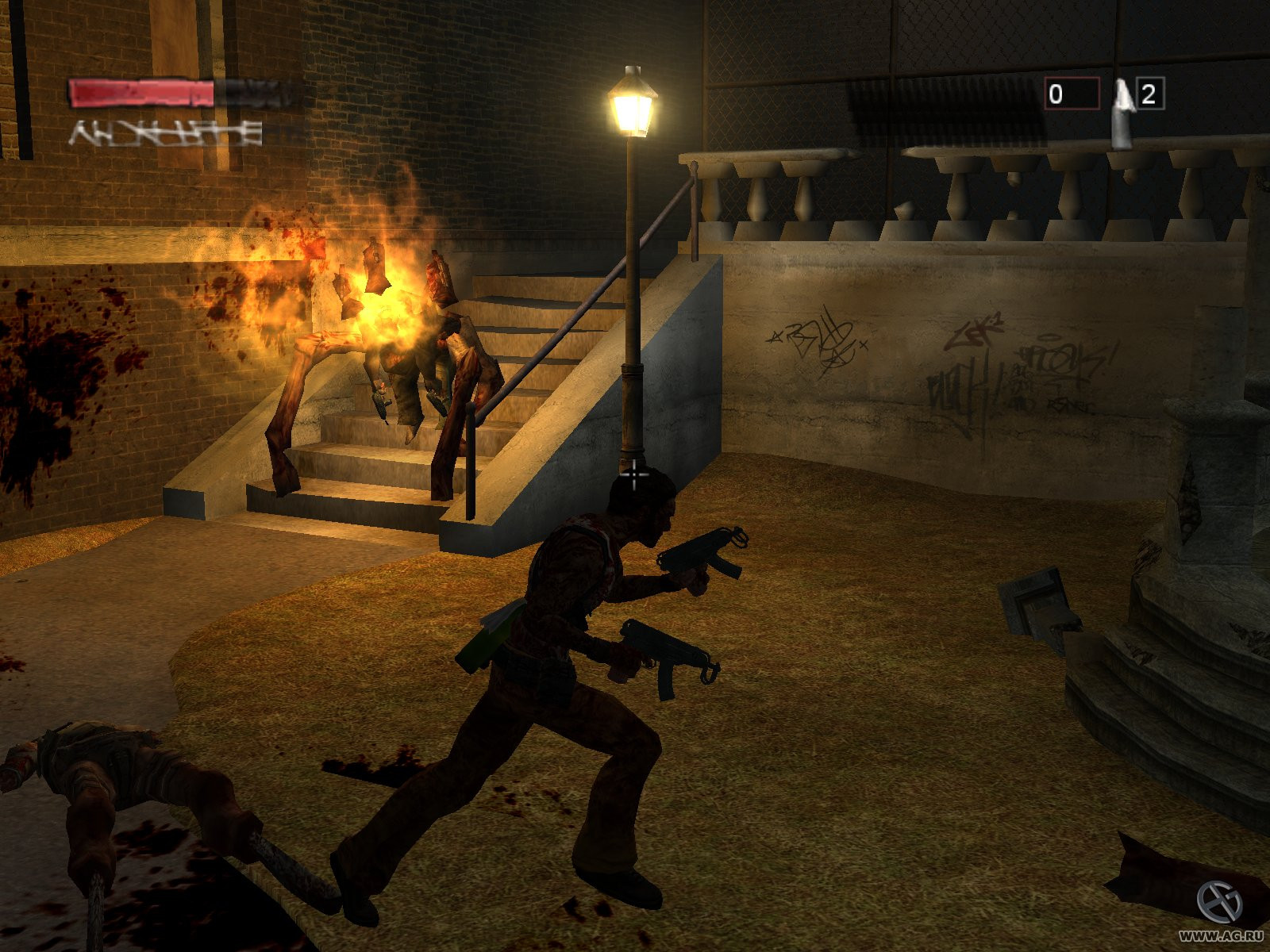Click the AG.ru watermark logo
Viewport: 1270px width, 952px height.
(1218, 902)
